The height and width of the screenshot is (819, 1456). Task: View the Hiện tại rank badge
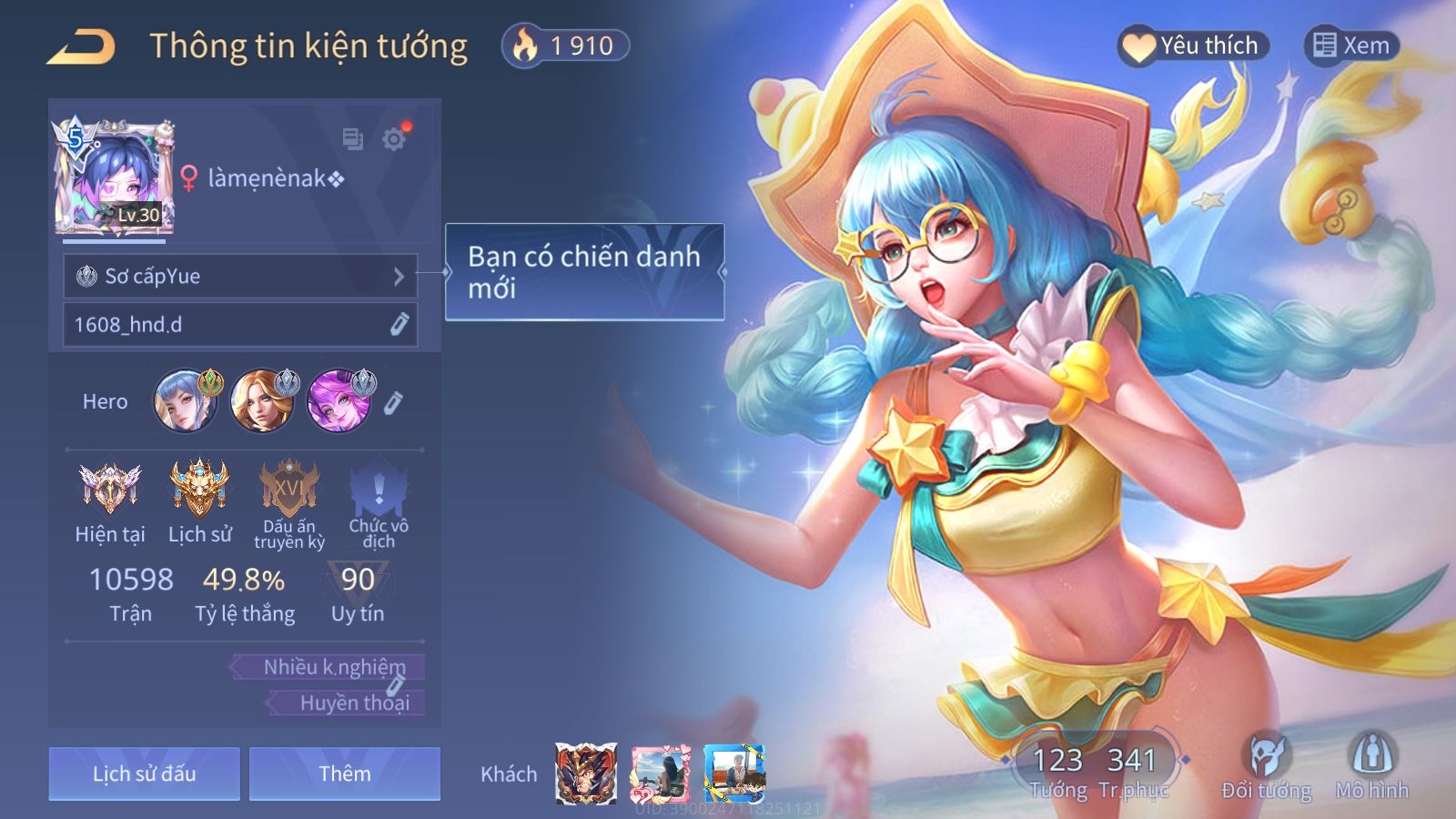pyautogui.click(x=109, y=488)
